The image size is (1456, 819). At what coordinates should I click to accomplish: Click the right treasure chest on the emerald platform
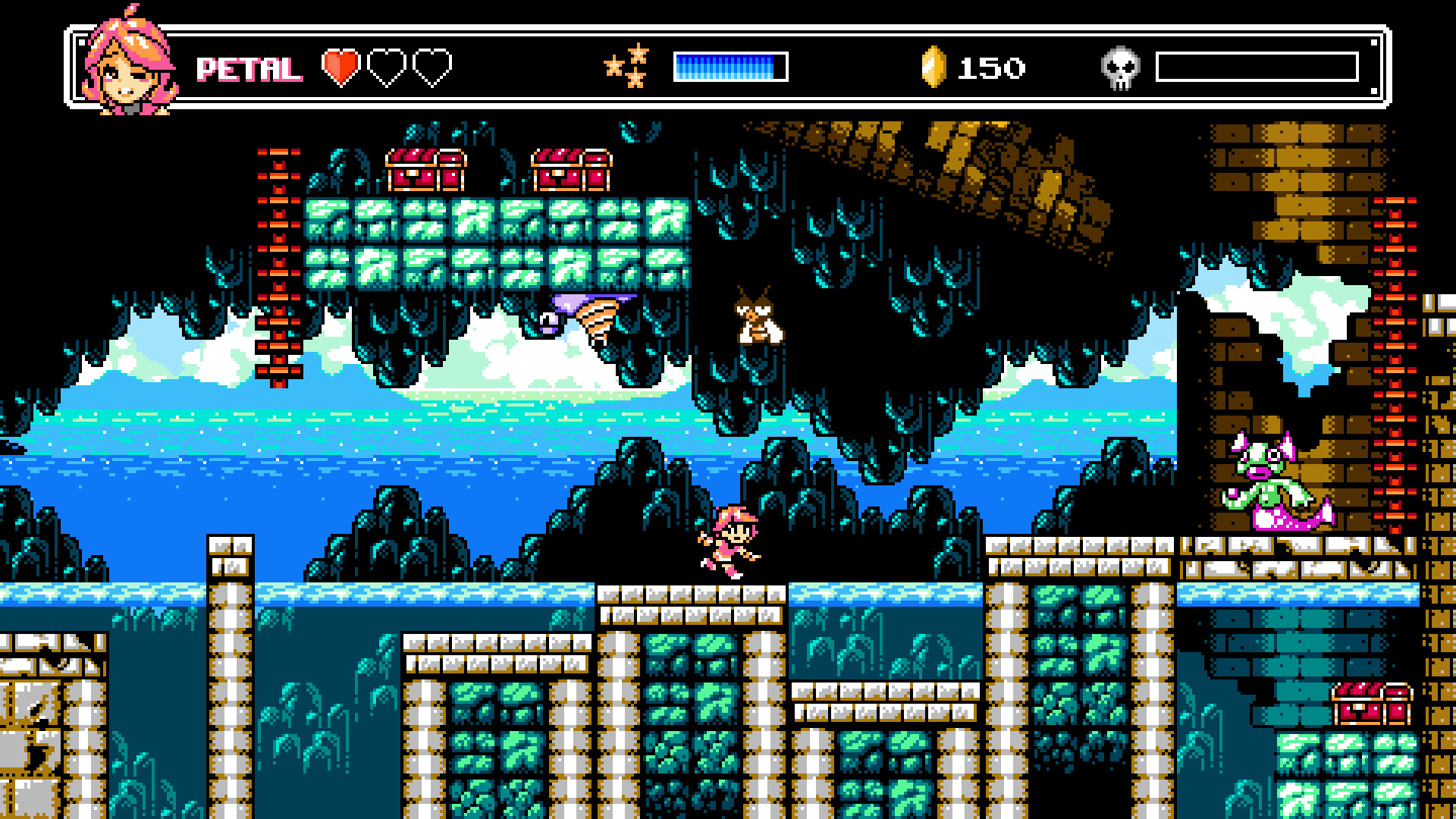pos(573,171)
